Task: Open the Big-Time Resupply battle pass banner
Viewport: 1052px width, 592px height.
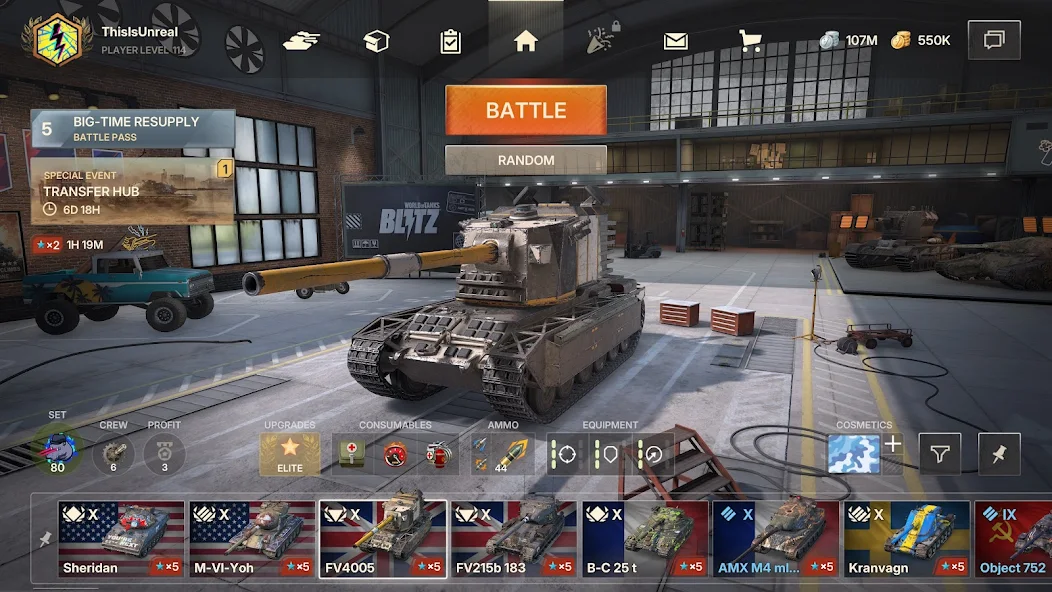Action: click(133, 129)
